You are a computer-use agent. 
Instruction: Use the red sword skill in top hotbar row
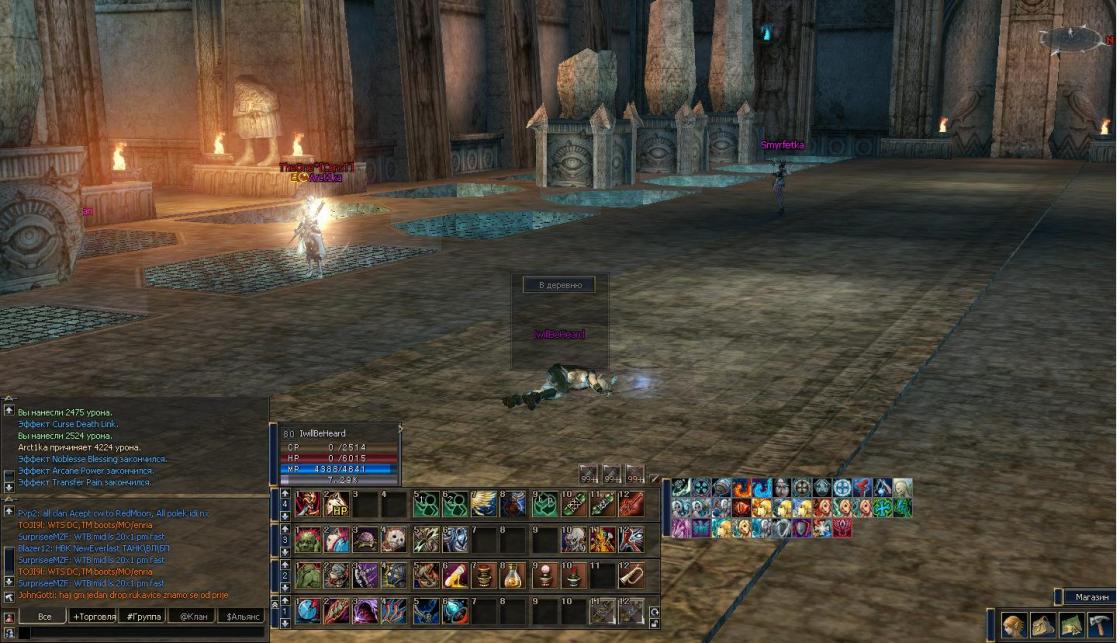click(632, 504)
